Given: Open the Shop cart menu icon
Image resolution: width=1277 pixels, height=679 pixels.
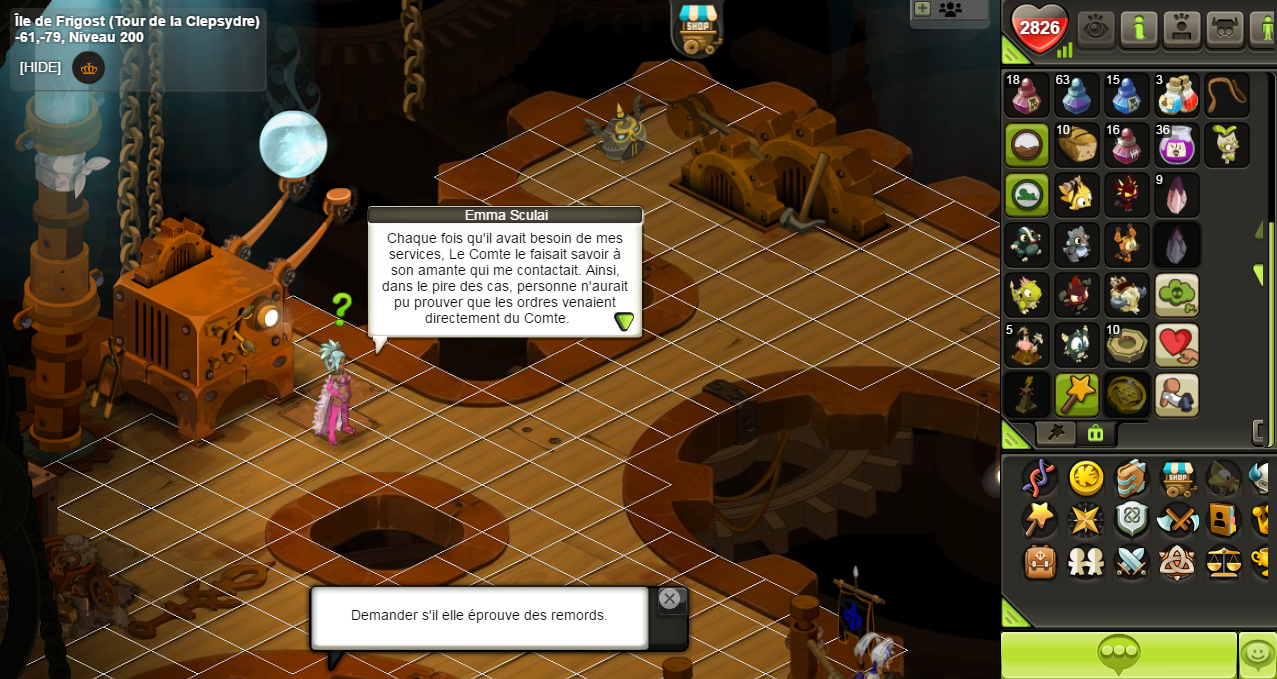Looking at the screenshot, I should pyautogui.click(x=1177, y=478).
